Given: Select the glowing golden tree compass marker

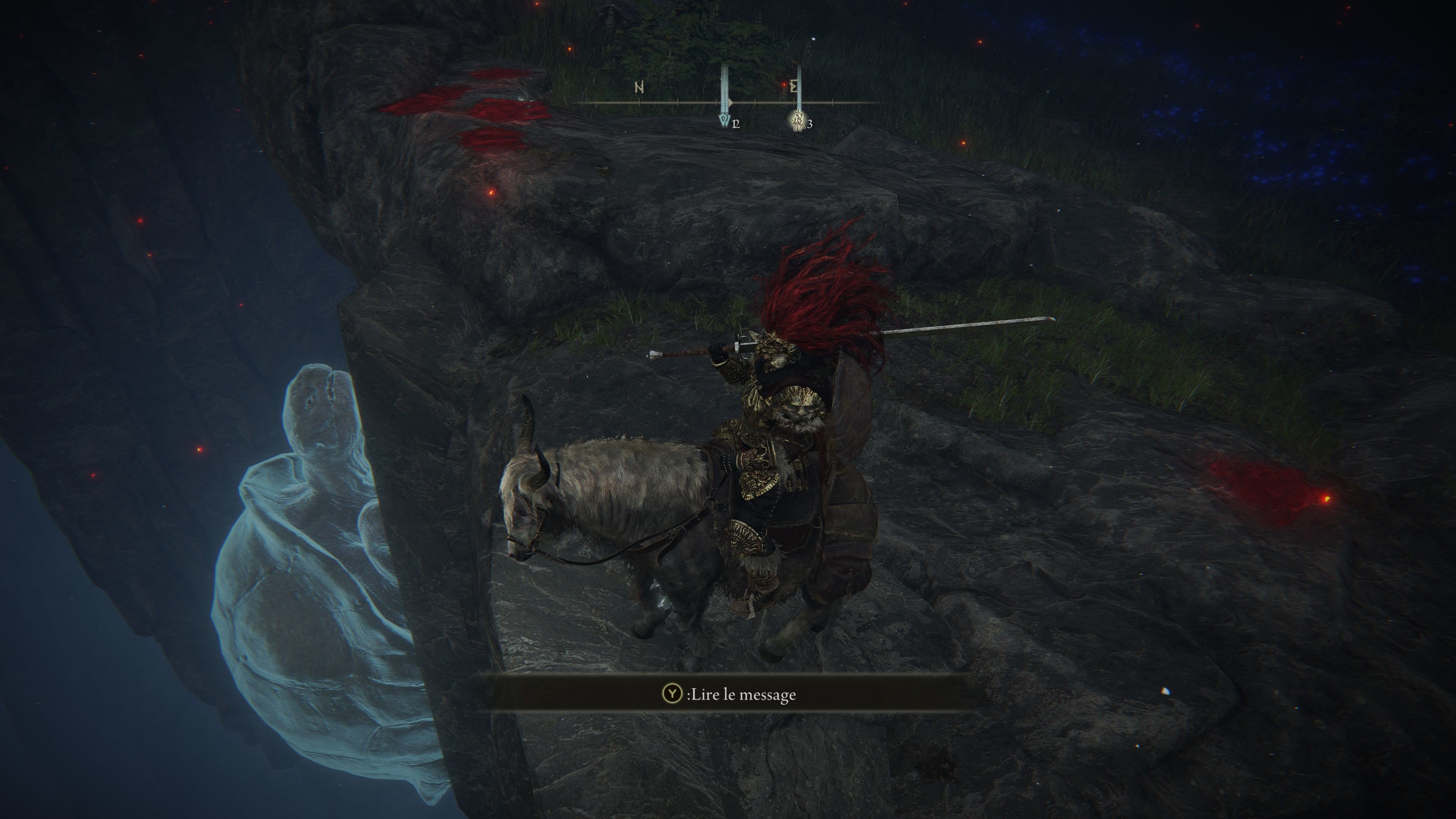Looking at the screenshot, I should [797, 121].
